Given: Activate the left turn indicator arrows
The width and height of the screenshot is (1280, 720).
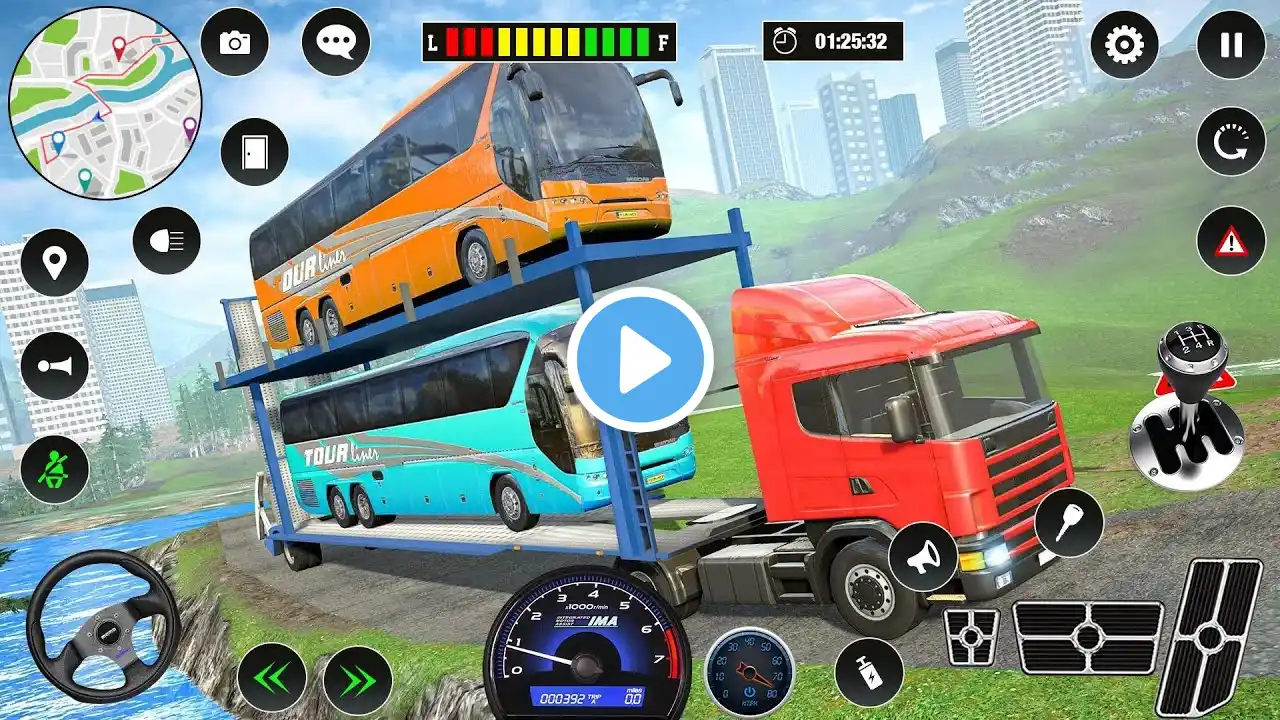Looking at the screenshot, I should tap(271, 678).
